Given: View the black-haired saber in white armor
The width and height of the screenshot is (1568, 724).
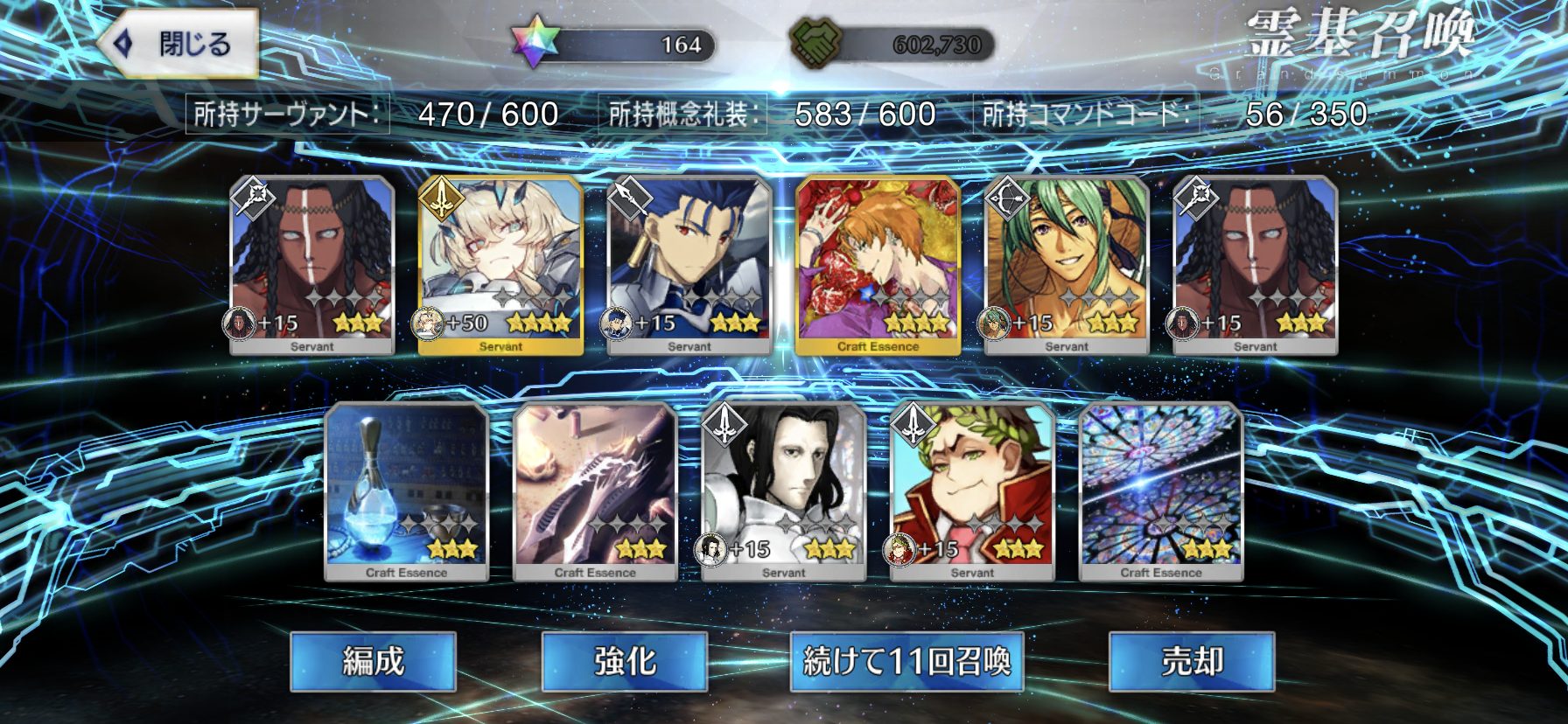Looking at the screenshot, I should click(x=784, y=491).
